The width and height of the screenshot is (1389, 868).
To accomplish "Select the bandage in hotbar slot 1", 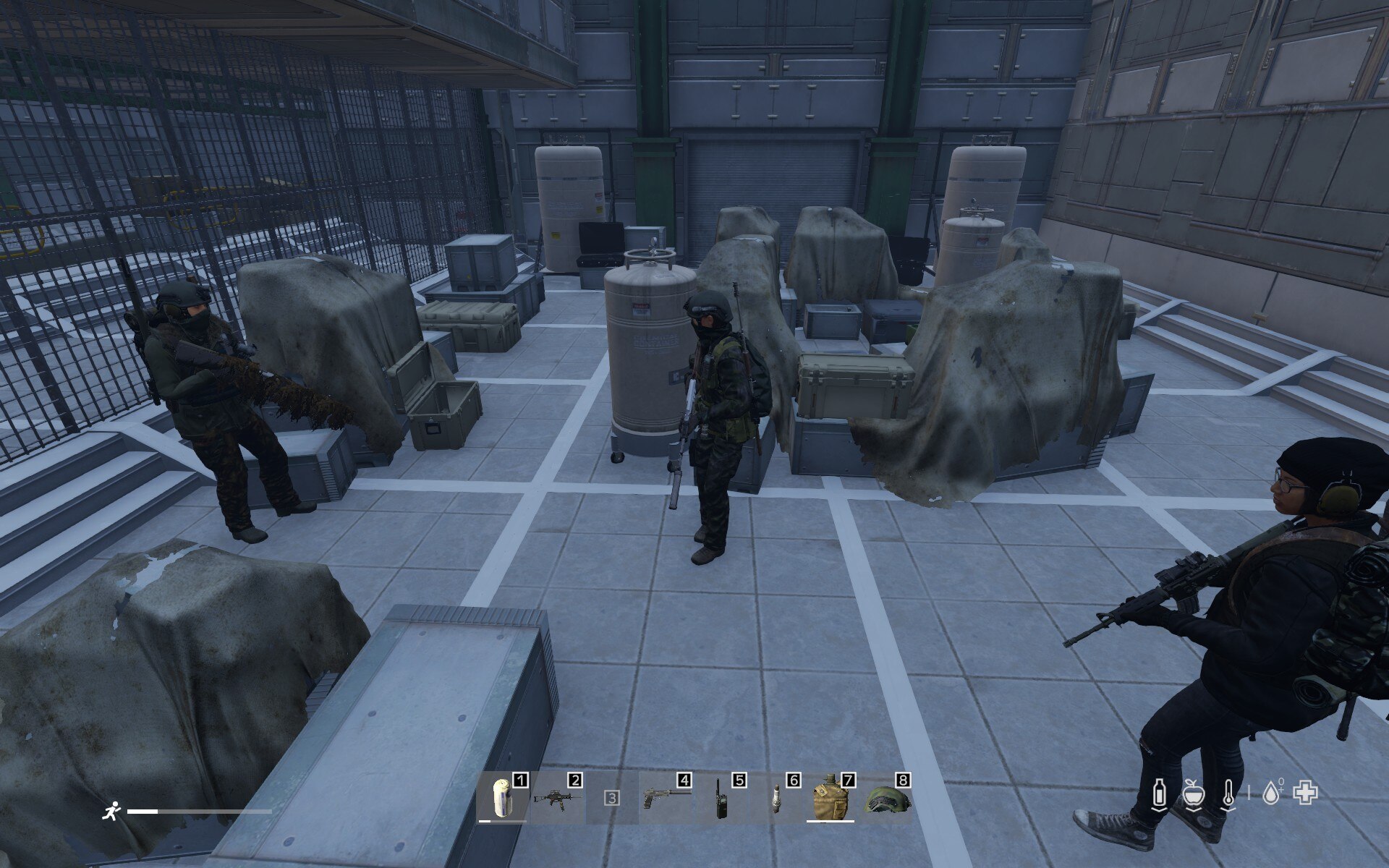I will pos(502,798).
